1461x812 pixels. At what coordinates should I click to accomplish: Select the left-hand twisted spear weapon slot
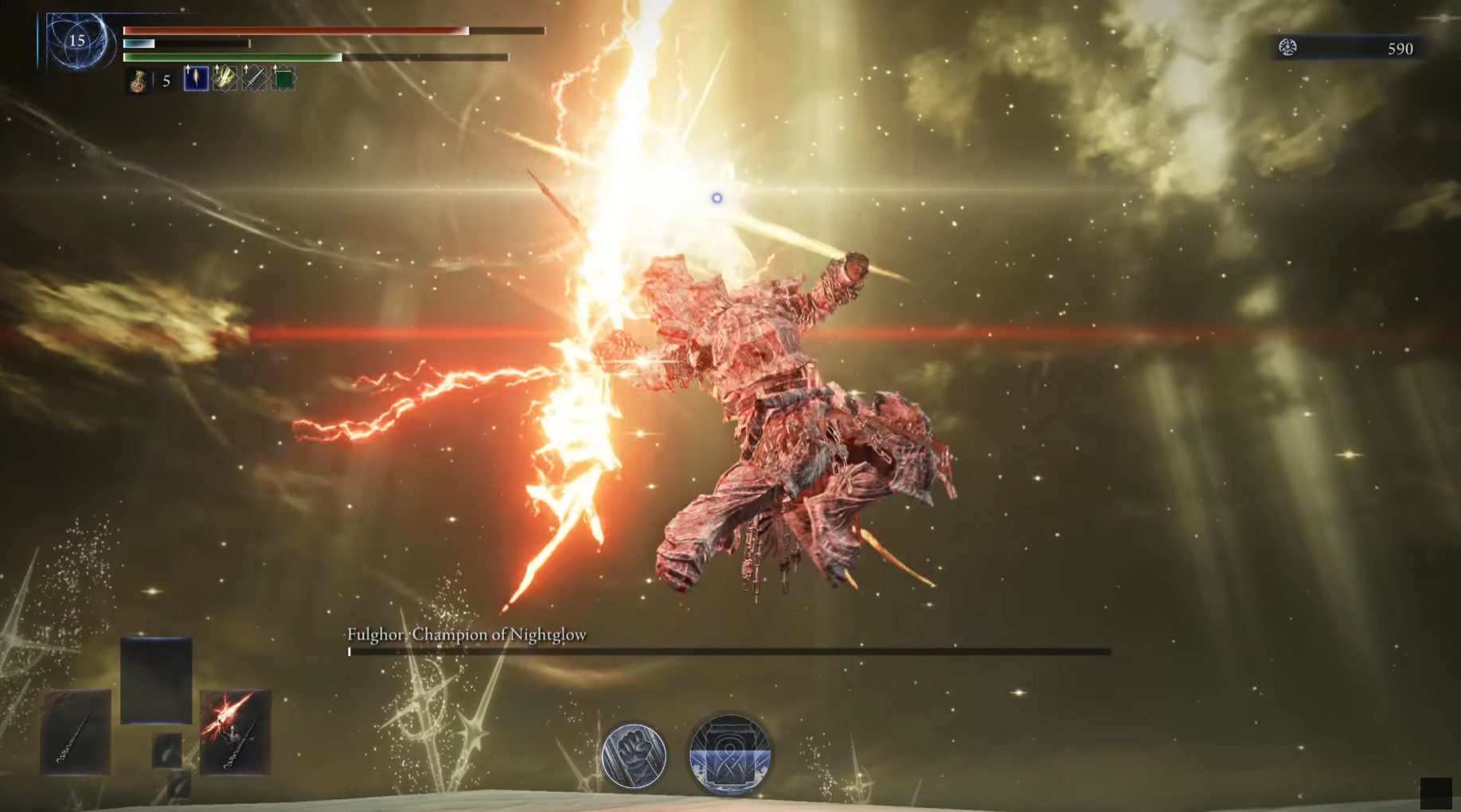click(x=76, y=732)
